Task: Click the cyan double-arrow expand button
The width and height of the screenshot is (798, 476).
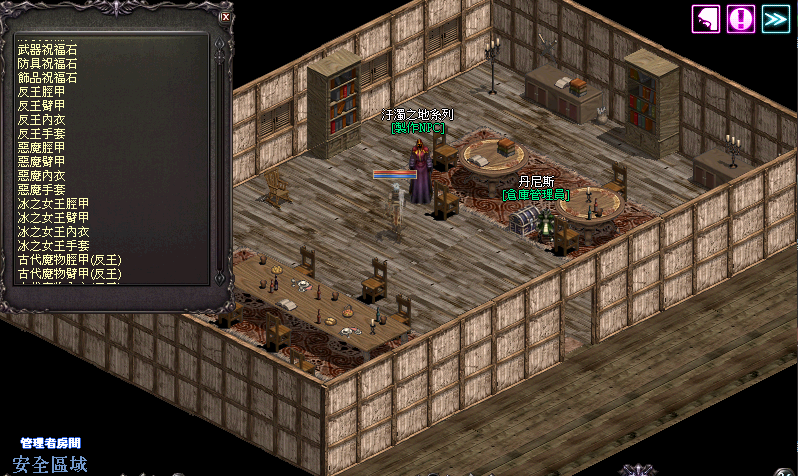Action: pyautogui.click(x=775, y=18)
